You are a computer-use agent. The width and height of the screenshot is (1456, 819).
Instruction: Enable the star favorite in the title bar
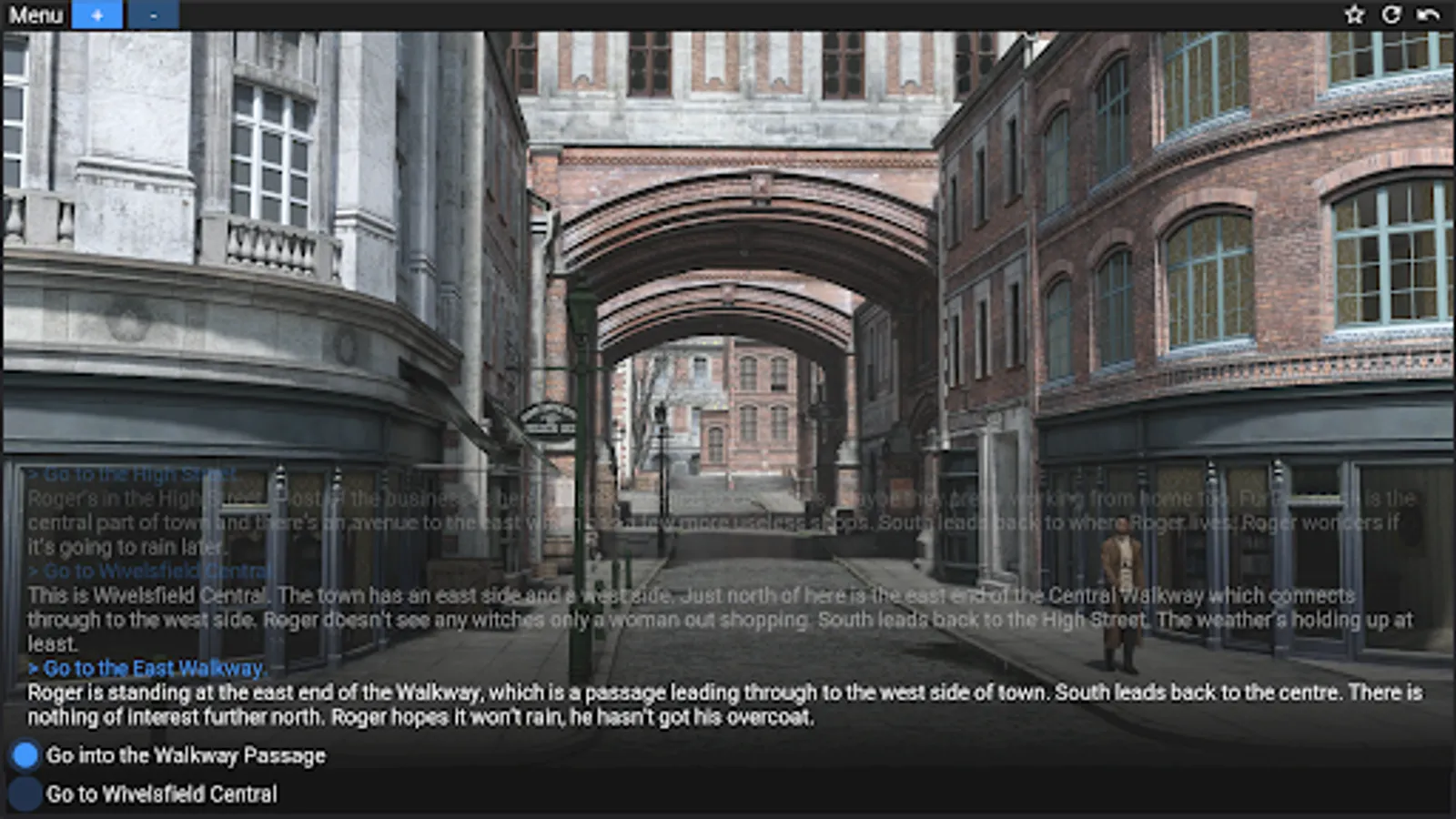pos(1355,14)
